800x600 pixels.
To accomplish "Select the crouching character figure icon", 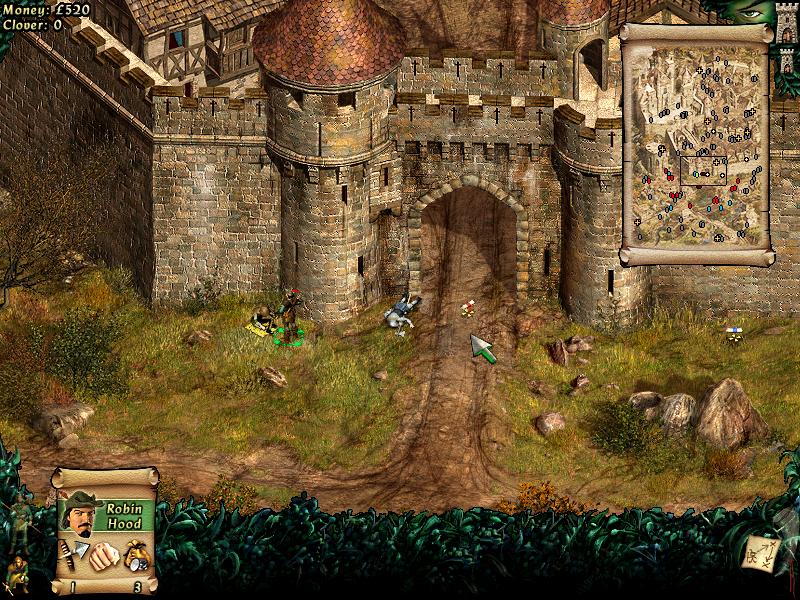I will [x=17, y=571].
